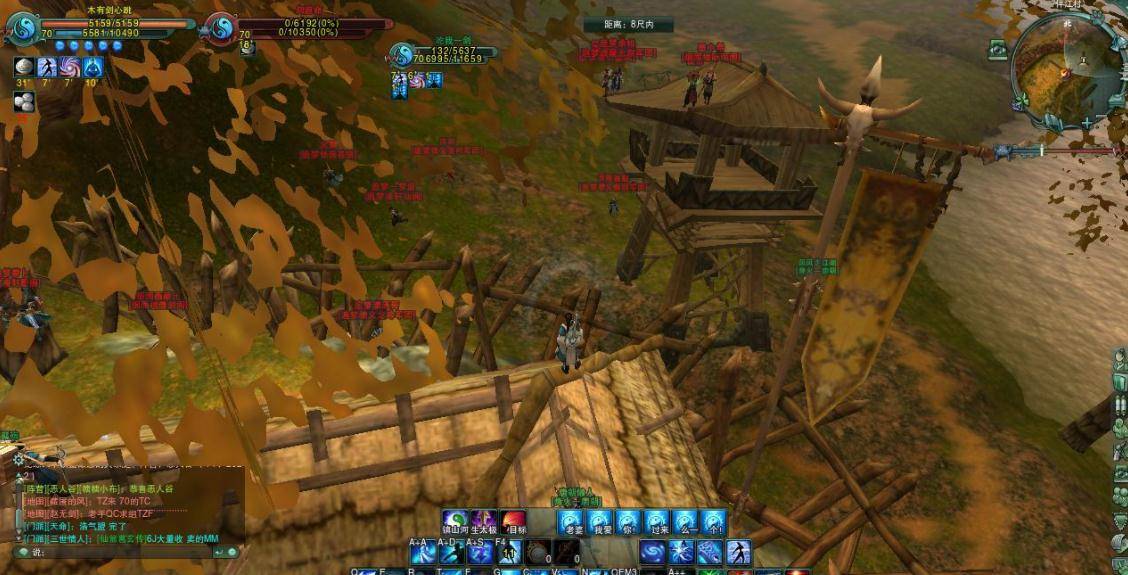
Task: Use the A+A hotkey skill slot
Action: (x=421, y=552)
